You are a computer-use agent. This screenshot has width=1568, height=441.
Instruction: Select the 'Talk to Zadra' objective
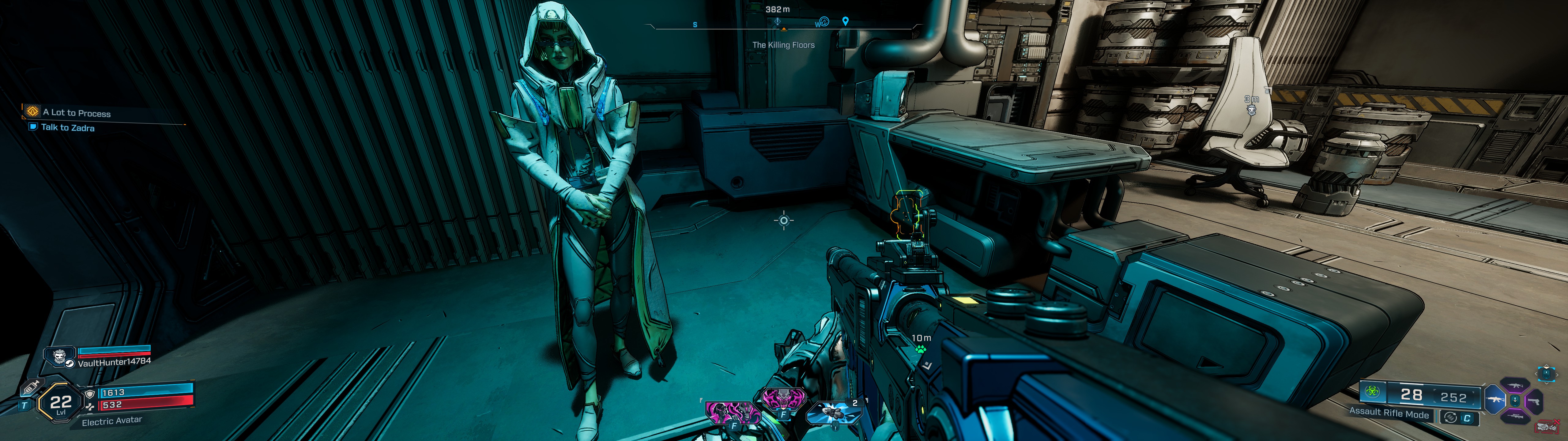click(x=68, y=128)
